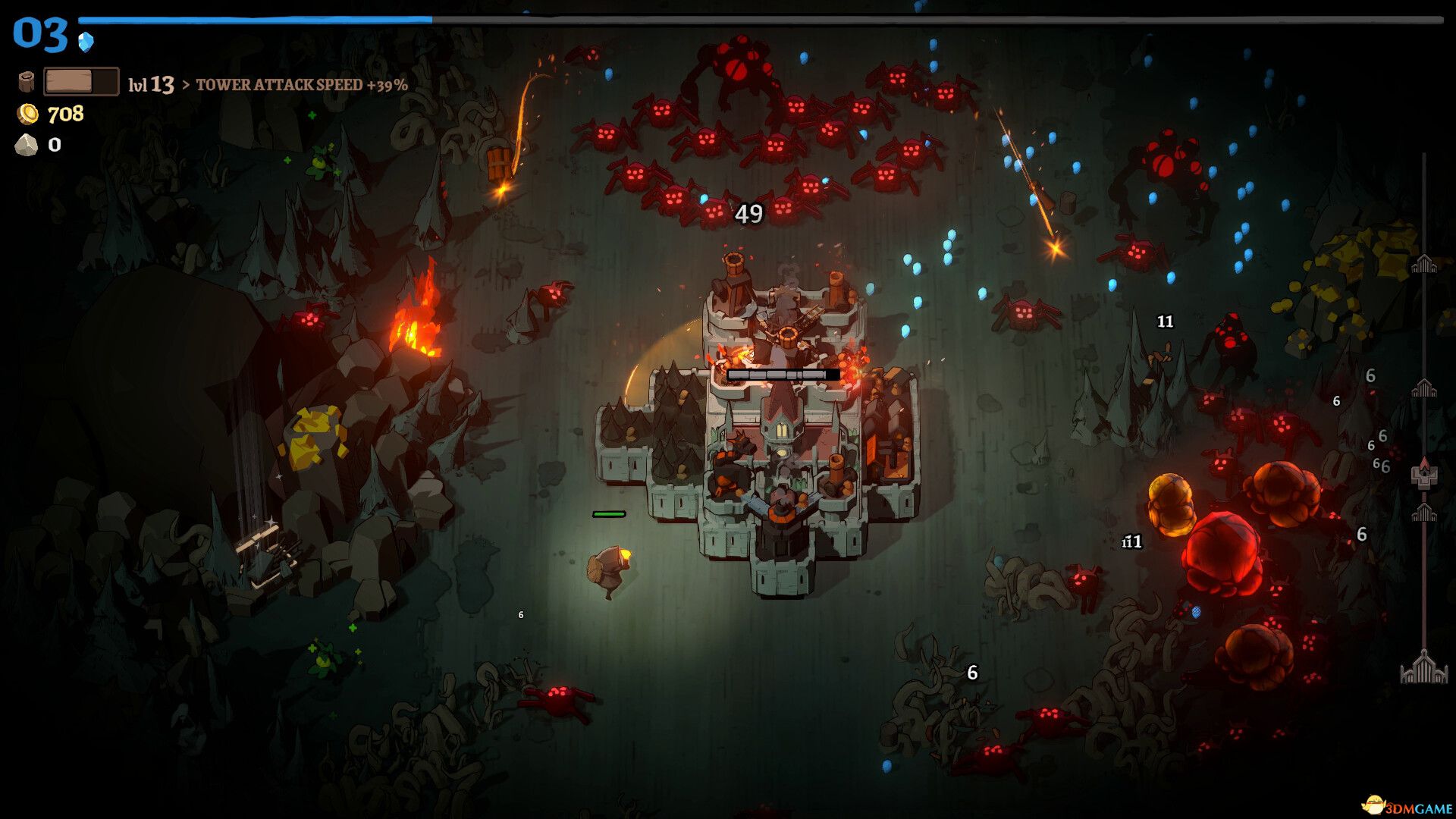Select the gold coin icon

28,114
